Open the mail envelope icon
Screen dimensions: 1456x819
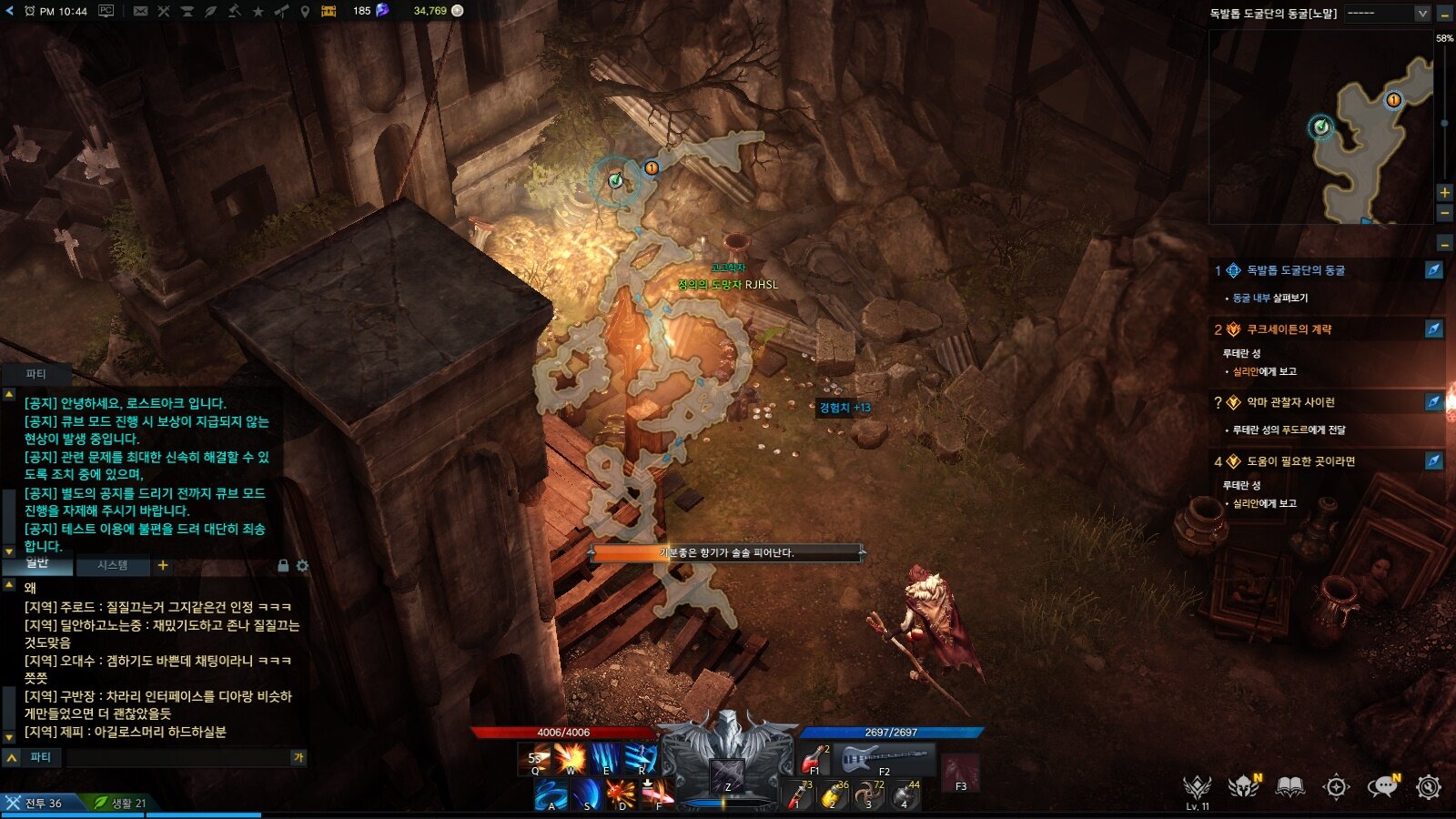140,11
